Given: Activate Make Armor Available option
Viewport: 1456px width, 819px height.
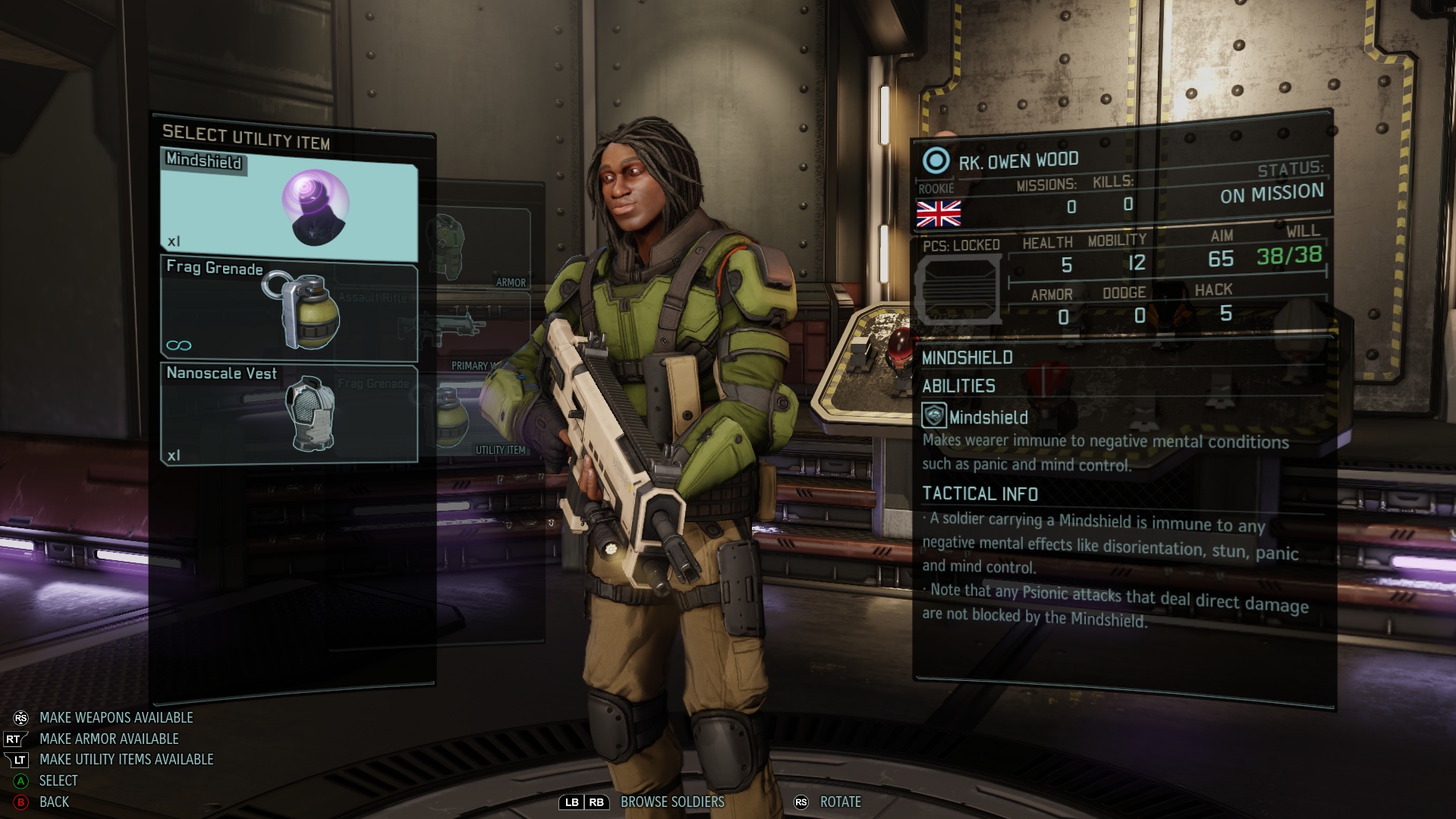Looking at the screenshot, I should click(108, 739).
